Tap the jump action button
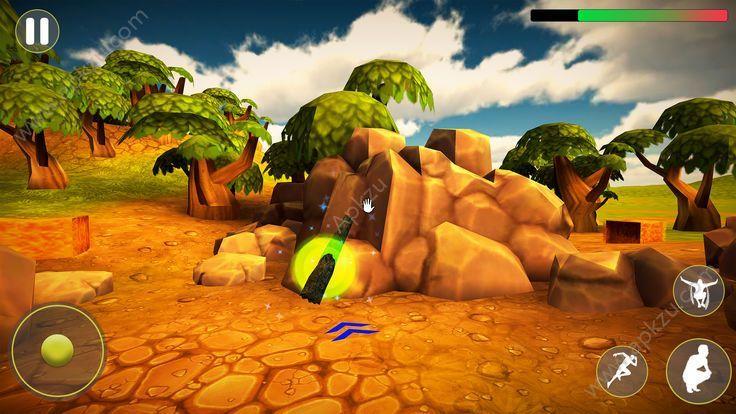The width and height of the screenshot is (736, 414). 698,291
